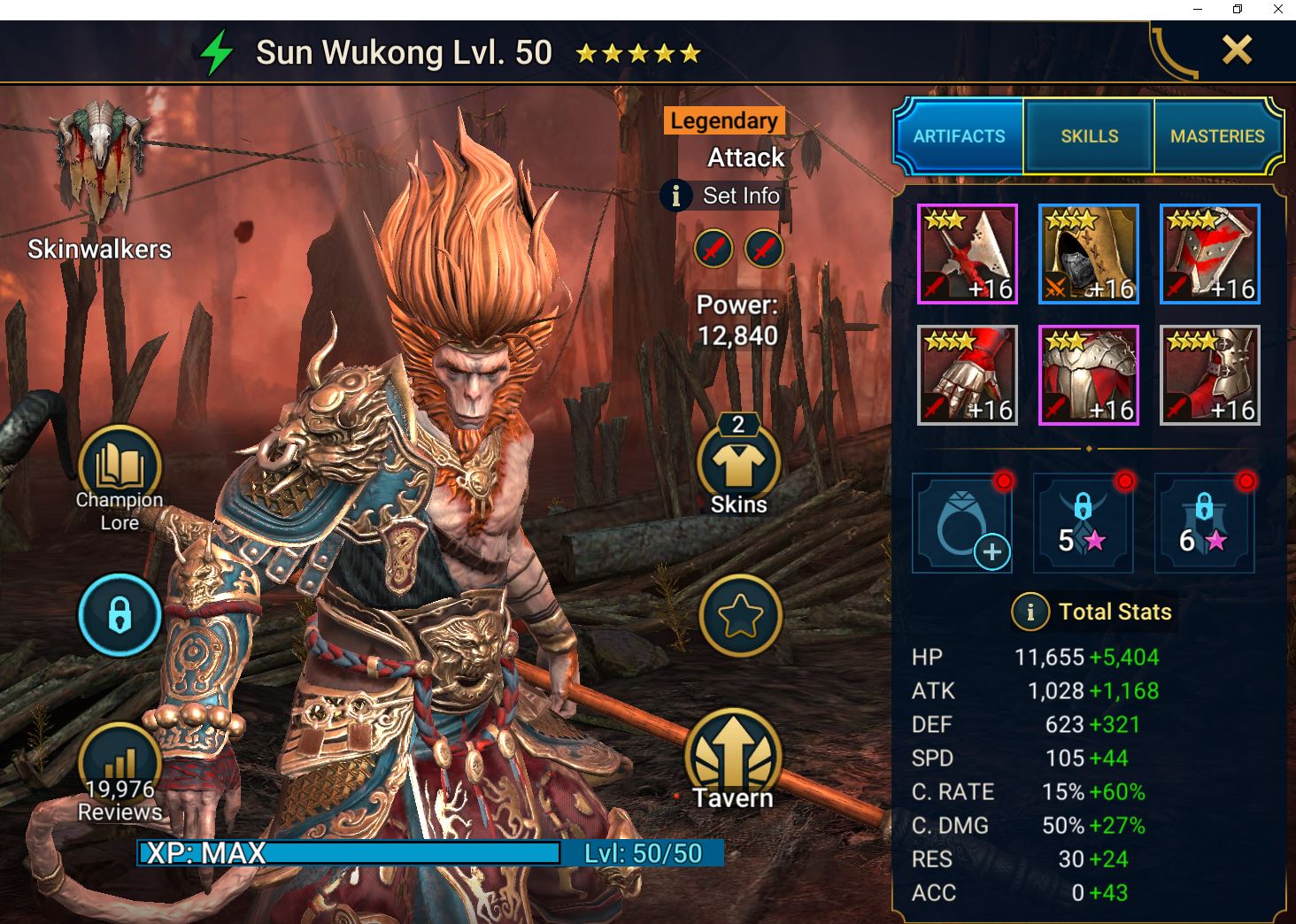1296x924 pixels.
Task: Open the Skins menu showing 2 skins
Action: pos(737,465)
